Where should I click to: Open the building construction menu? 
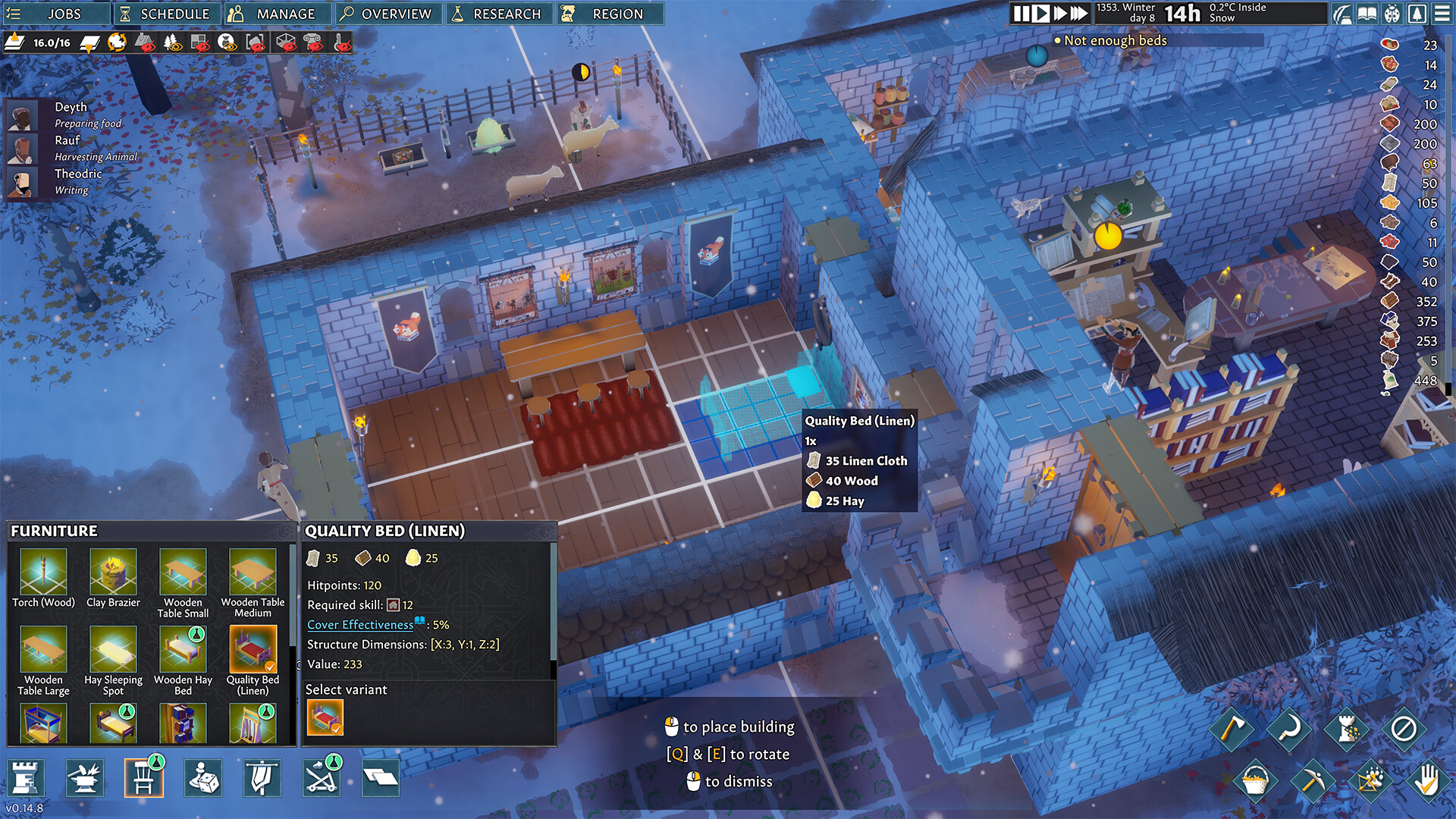pos(27,777)
